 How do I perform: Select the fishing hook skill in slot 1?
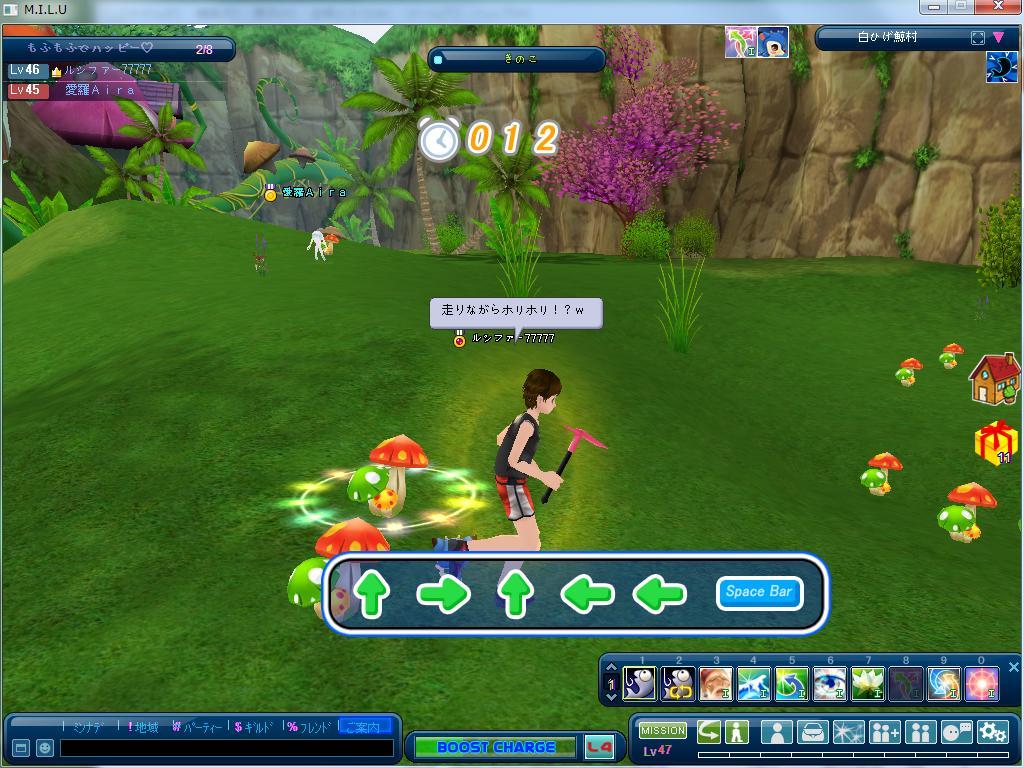640,684
